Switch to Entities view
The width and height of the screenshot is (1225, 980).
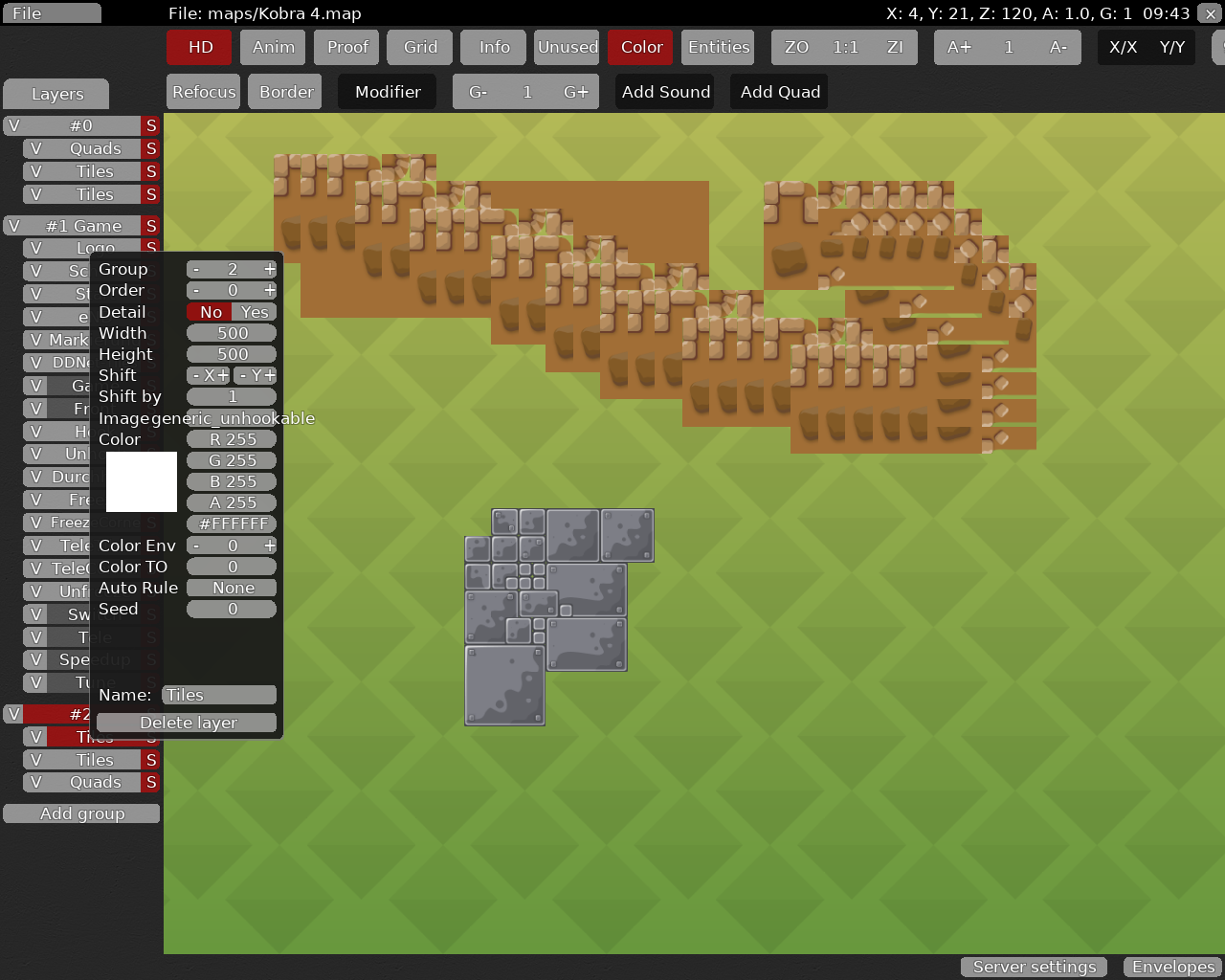[x=717, y=46]
